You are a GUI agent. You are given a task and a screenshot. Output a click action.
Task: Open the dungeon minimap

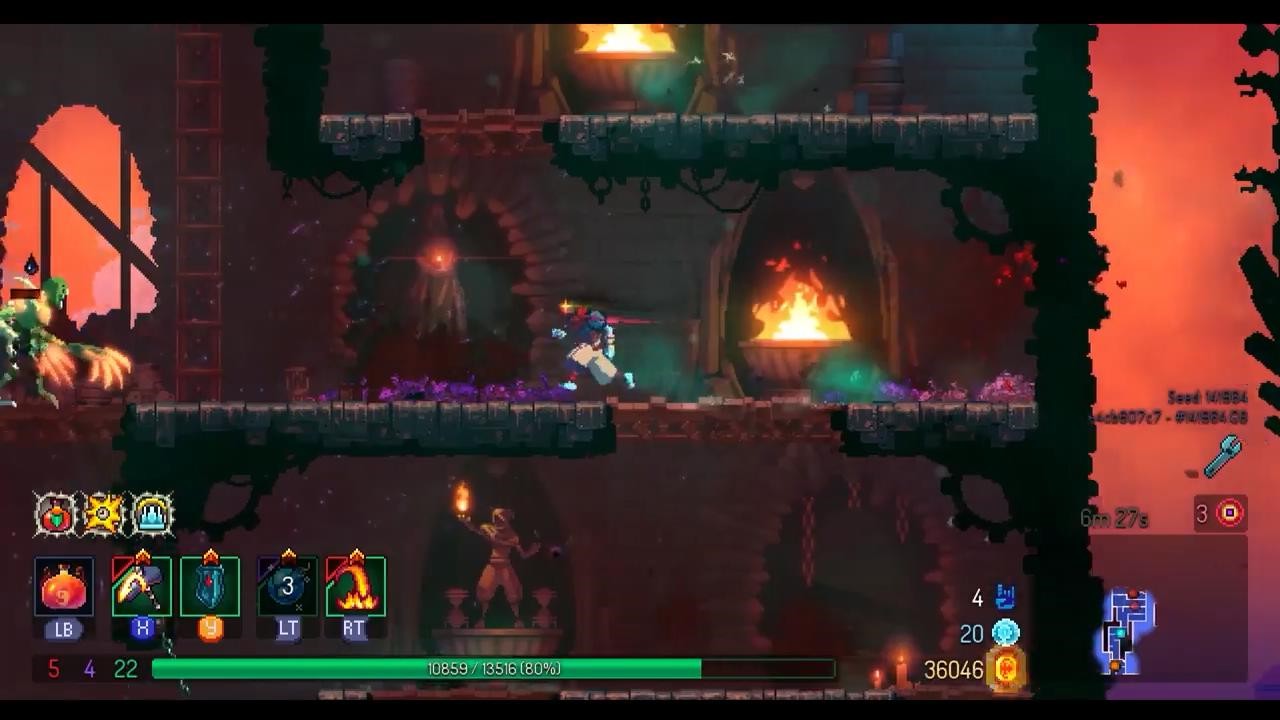pyautogui.click(x=1130, y=630)
